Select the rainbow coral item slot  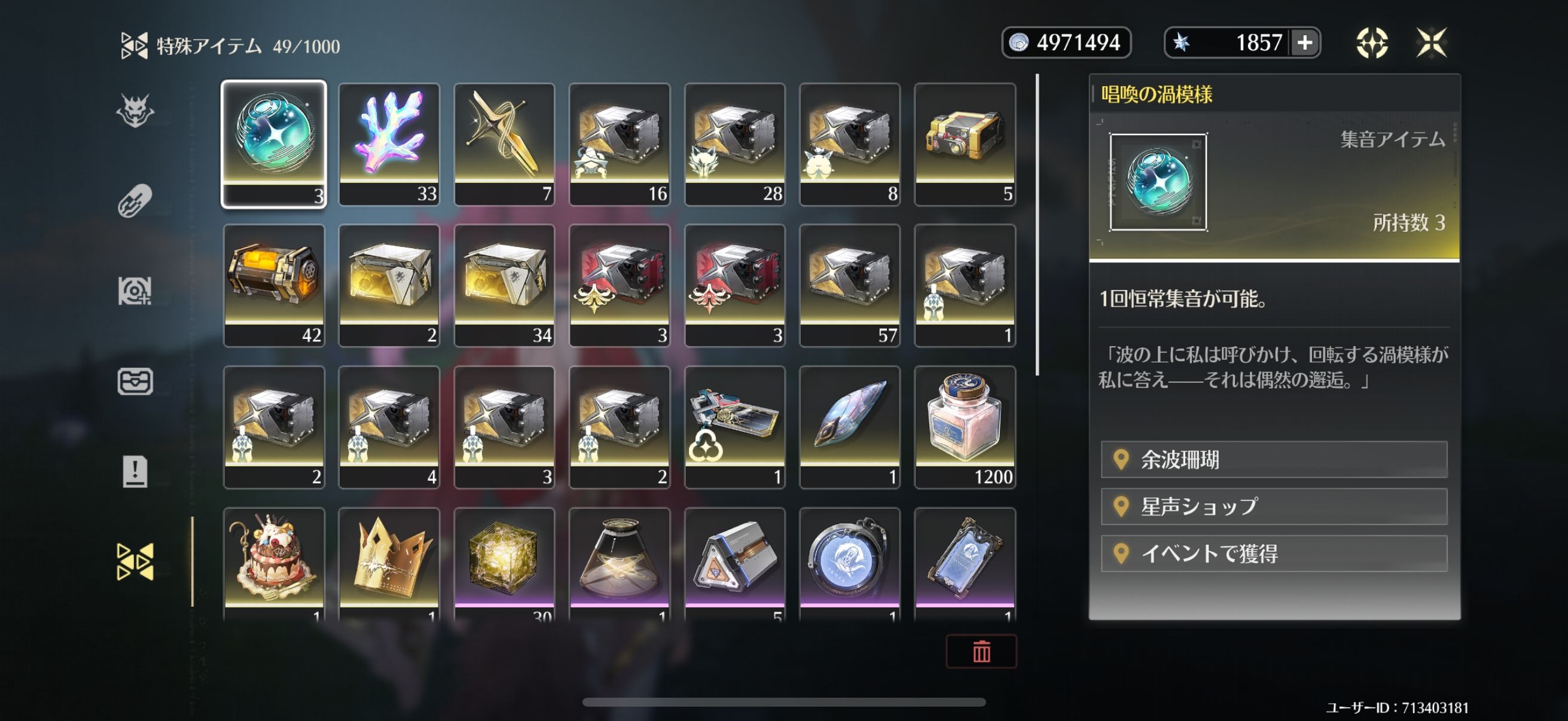click(389, 144)
